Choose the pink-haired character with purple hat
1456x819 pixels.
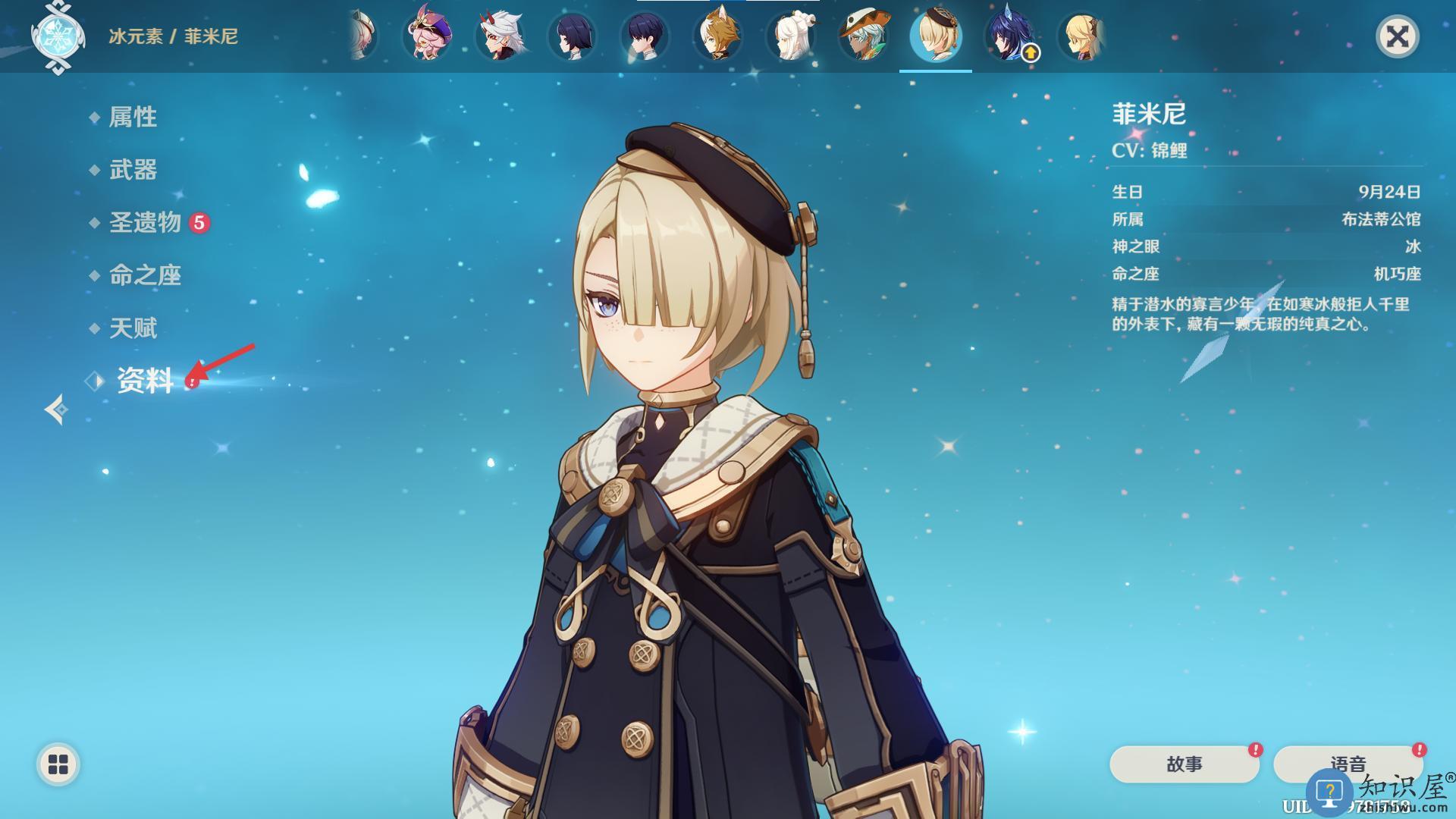point(427,36)
